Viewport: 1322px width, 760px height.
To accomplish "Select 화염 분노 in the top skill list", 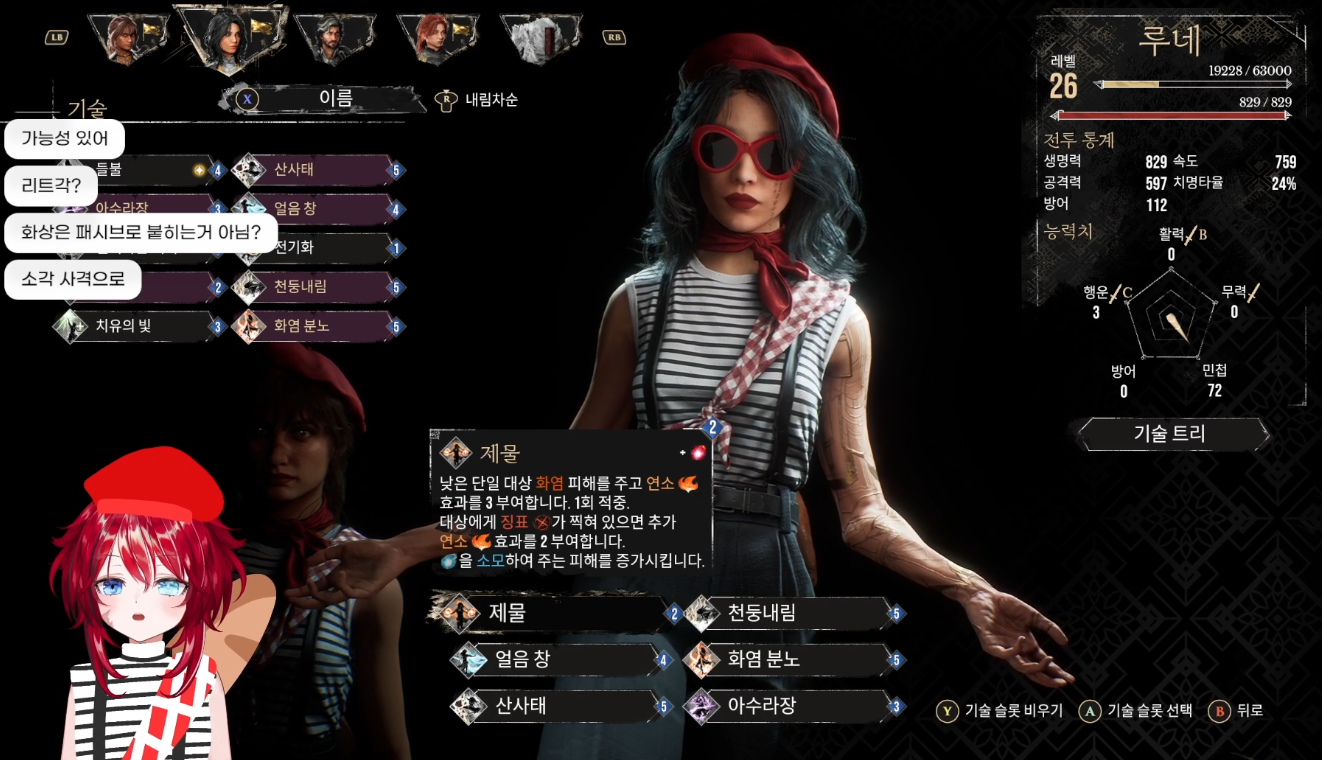I will click(315, 326).
